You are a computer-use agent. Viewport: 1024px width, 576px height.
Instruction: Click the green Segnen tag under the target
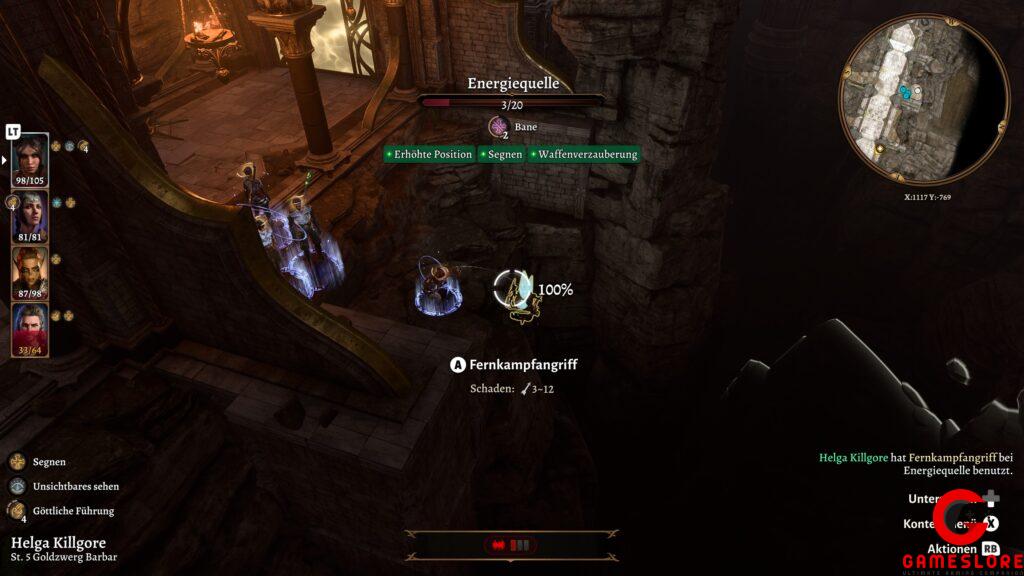(501, 154)
